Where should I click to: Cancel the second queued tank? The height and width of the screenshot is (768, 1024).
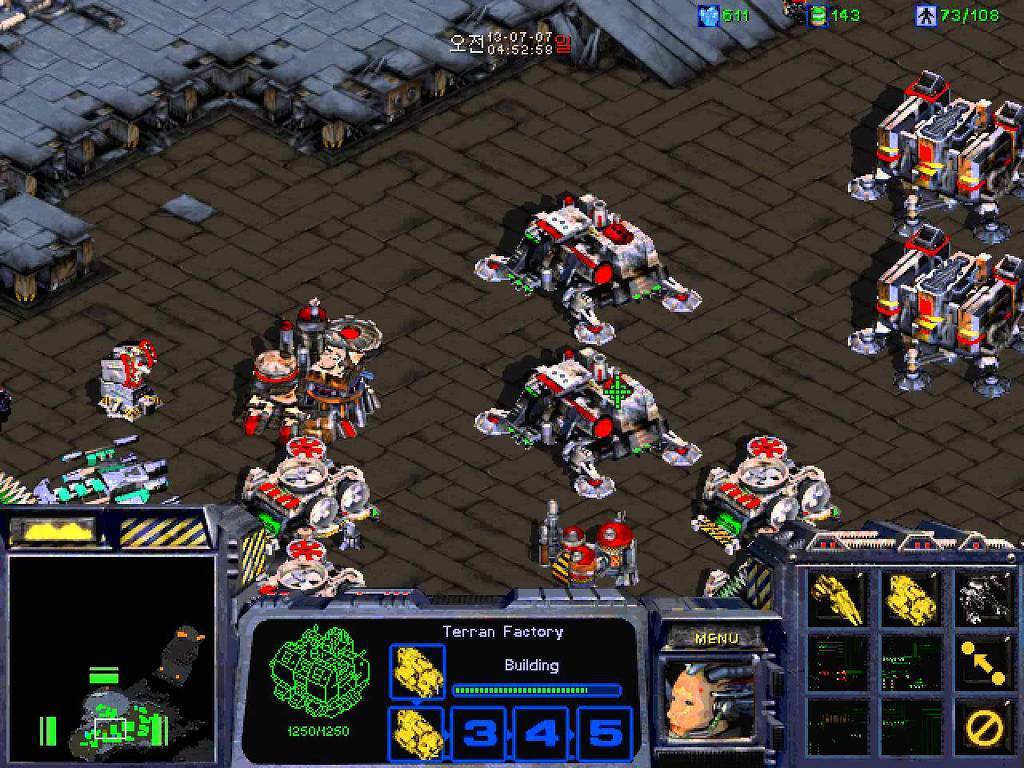(x=418, y=733)
